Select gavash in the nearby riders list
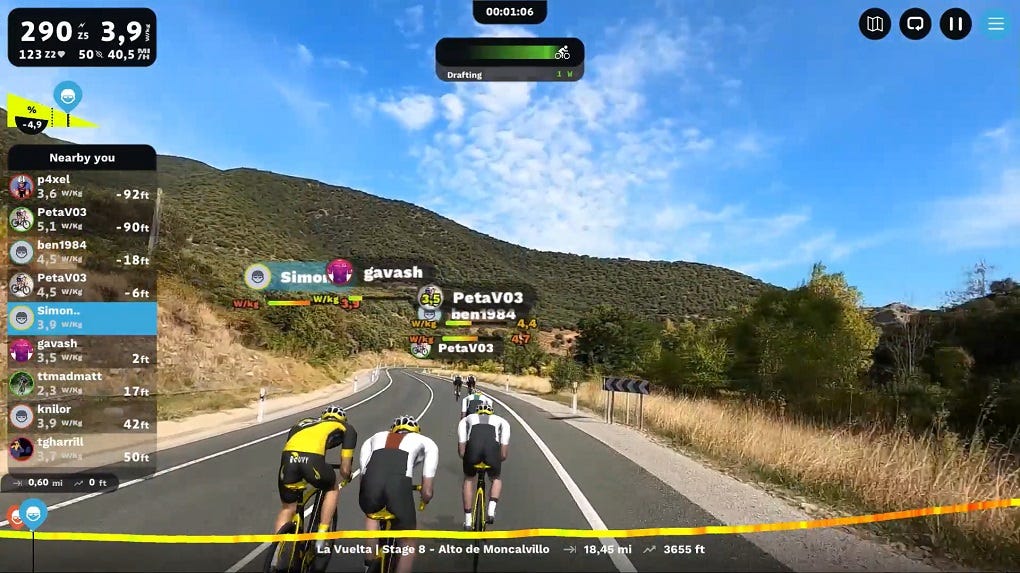The image size is (1020, 573). [x=82, y=351]
